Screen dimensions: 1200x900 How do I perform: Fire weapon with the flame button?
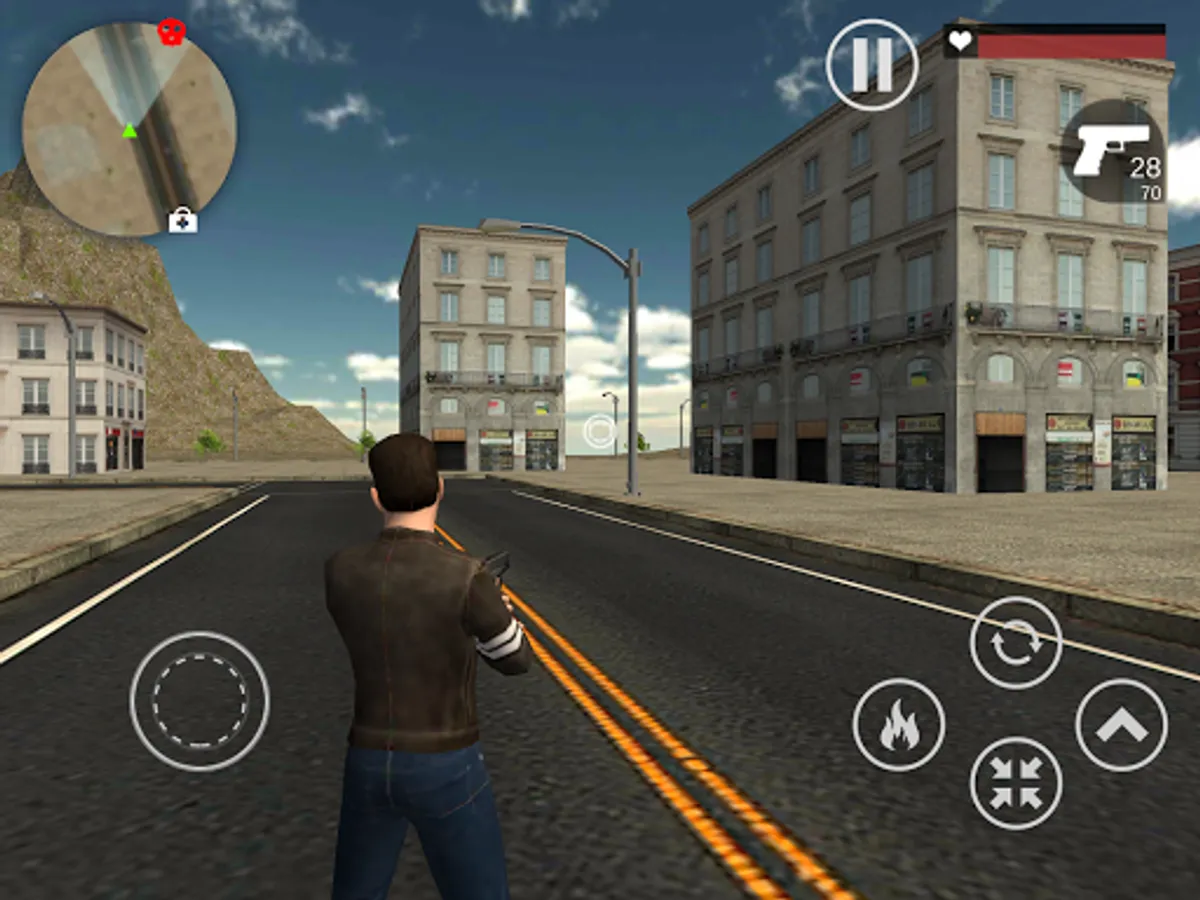898,724
